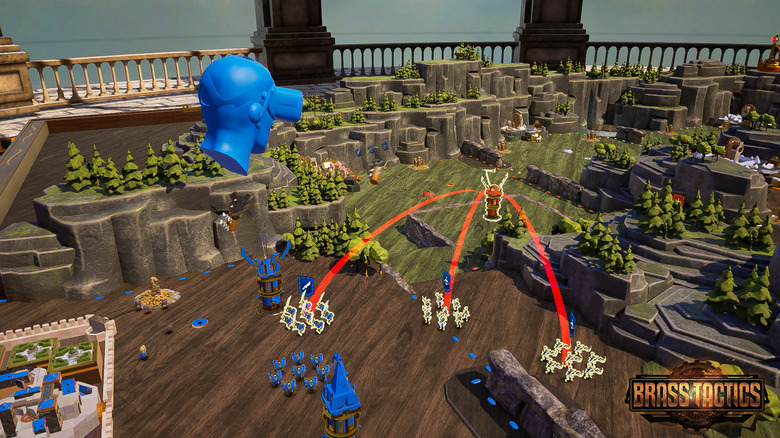
Task: Select the highlighted orange enemy tower
Action: [492, 198]
